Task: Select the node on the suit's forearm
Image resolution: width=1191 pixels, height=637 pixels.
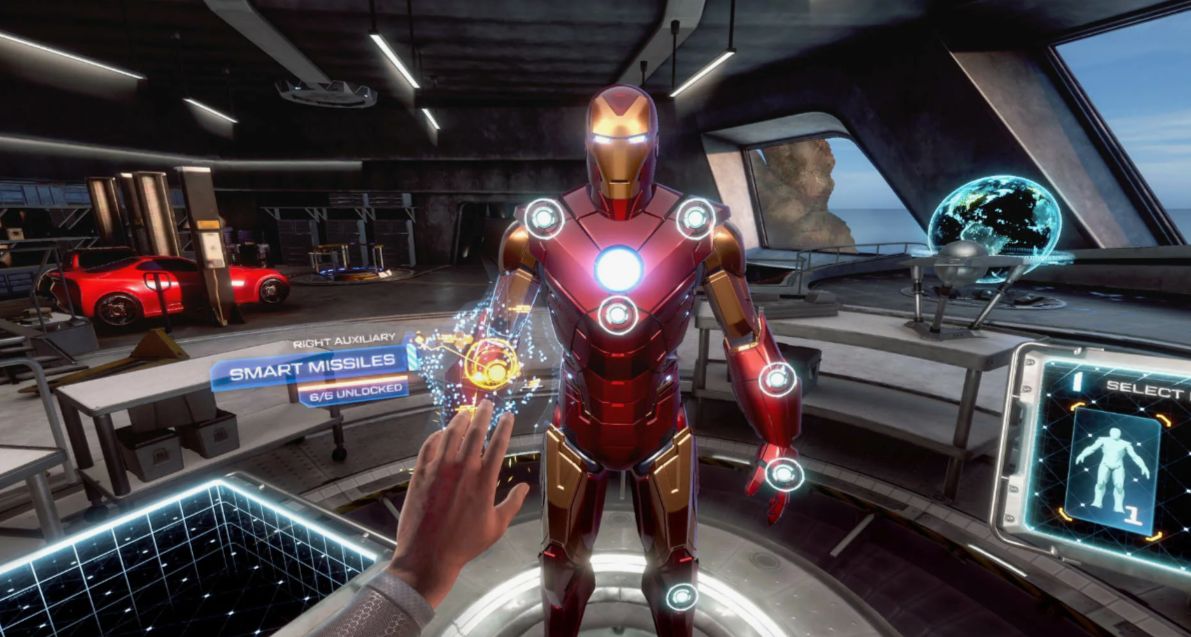Action: coord(777,379)
